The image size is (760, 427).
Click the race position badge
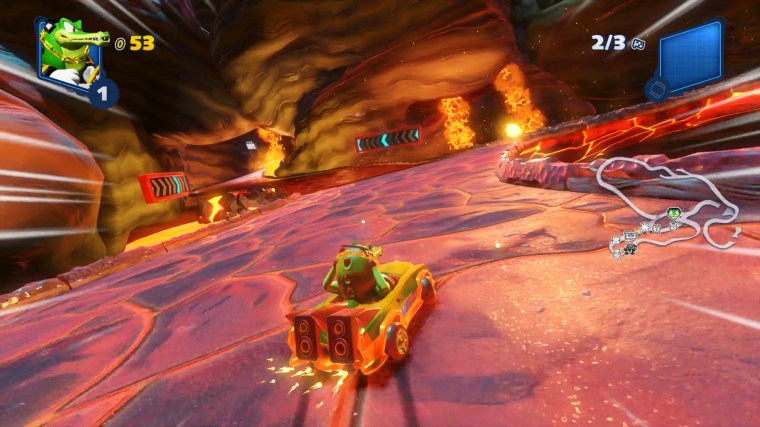[x=103, y=93]
